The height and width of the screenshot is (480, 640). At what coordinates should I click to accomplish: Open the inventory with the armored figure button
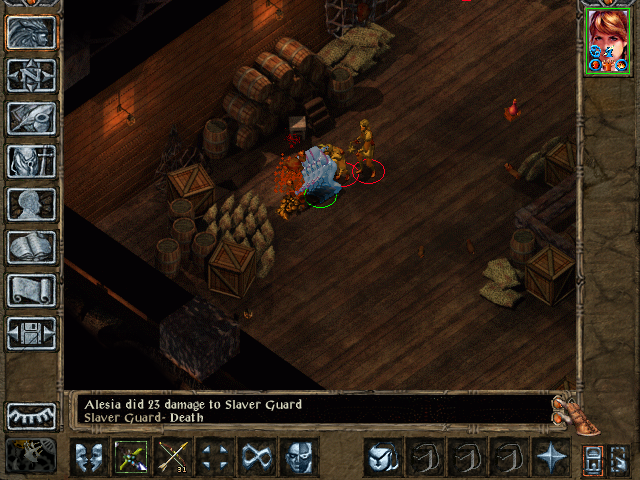31,161
